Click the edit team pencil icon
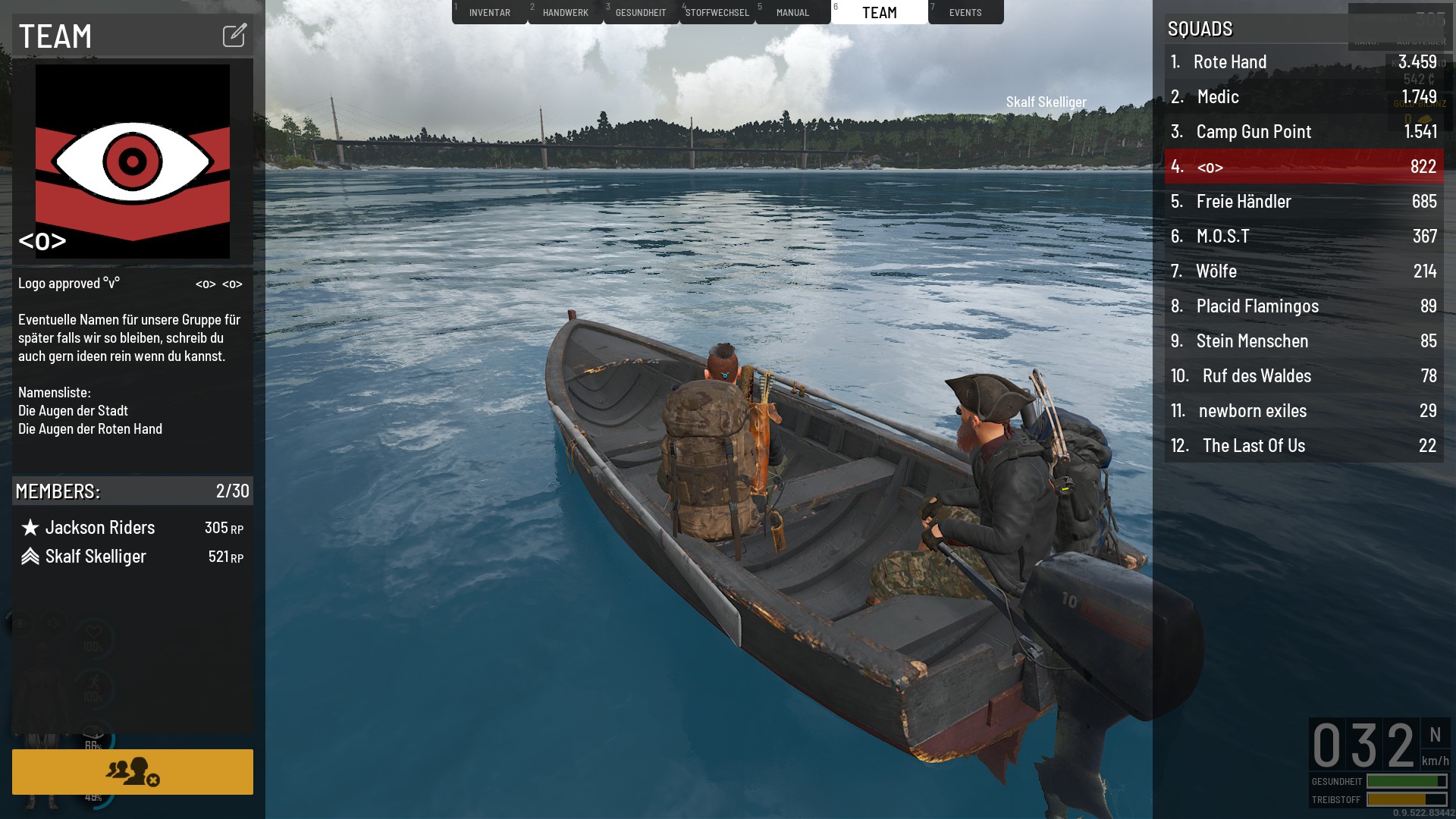 click(x=234, y=35)
